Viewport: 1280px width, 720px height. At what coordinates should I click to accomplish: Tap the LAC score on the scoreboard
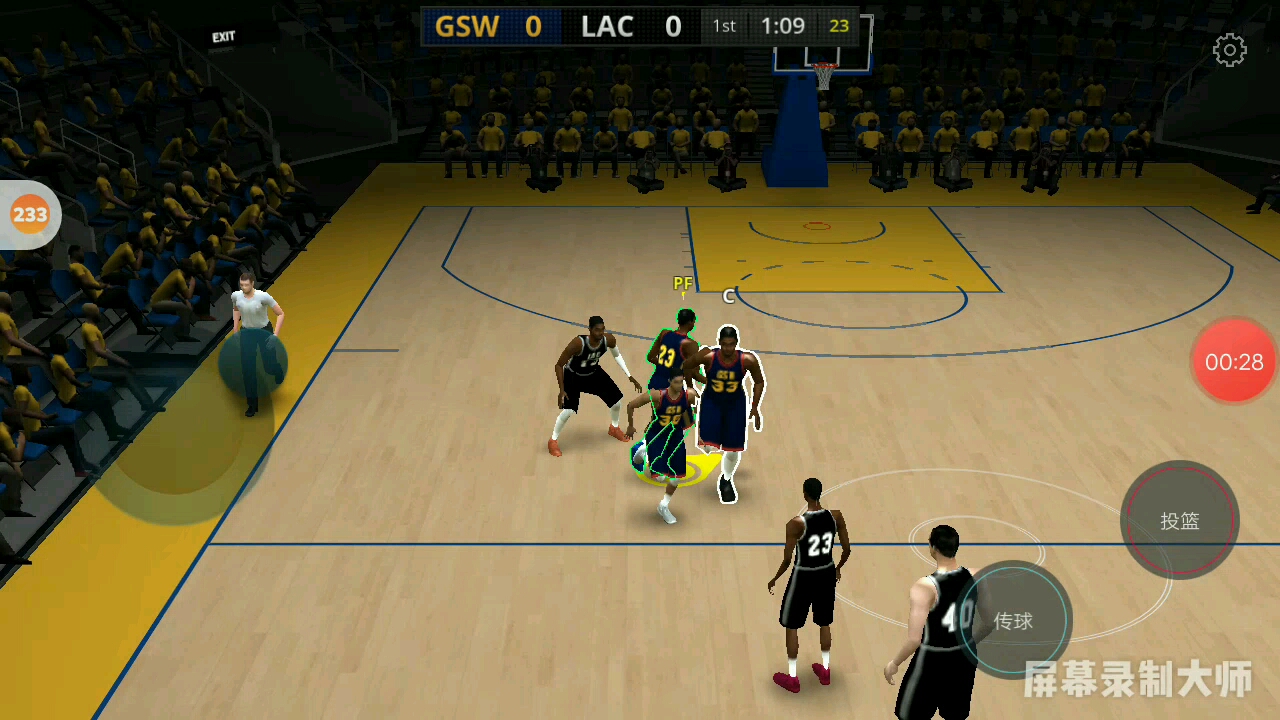coord(673,27)
